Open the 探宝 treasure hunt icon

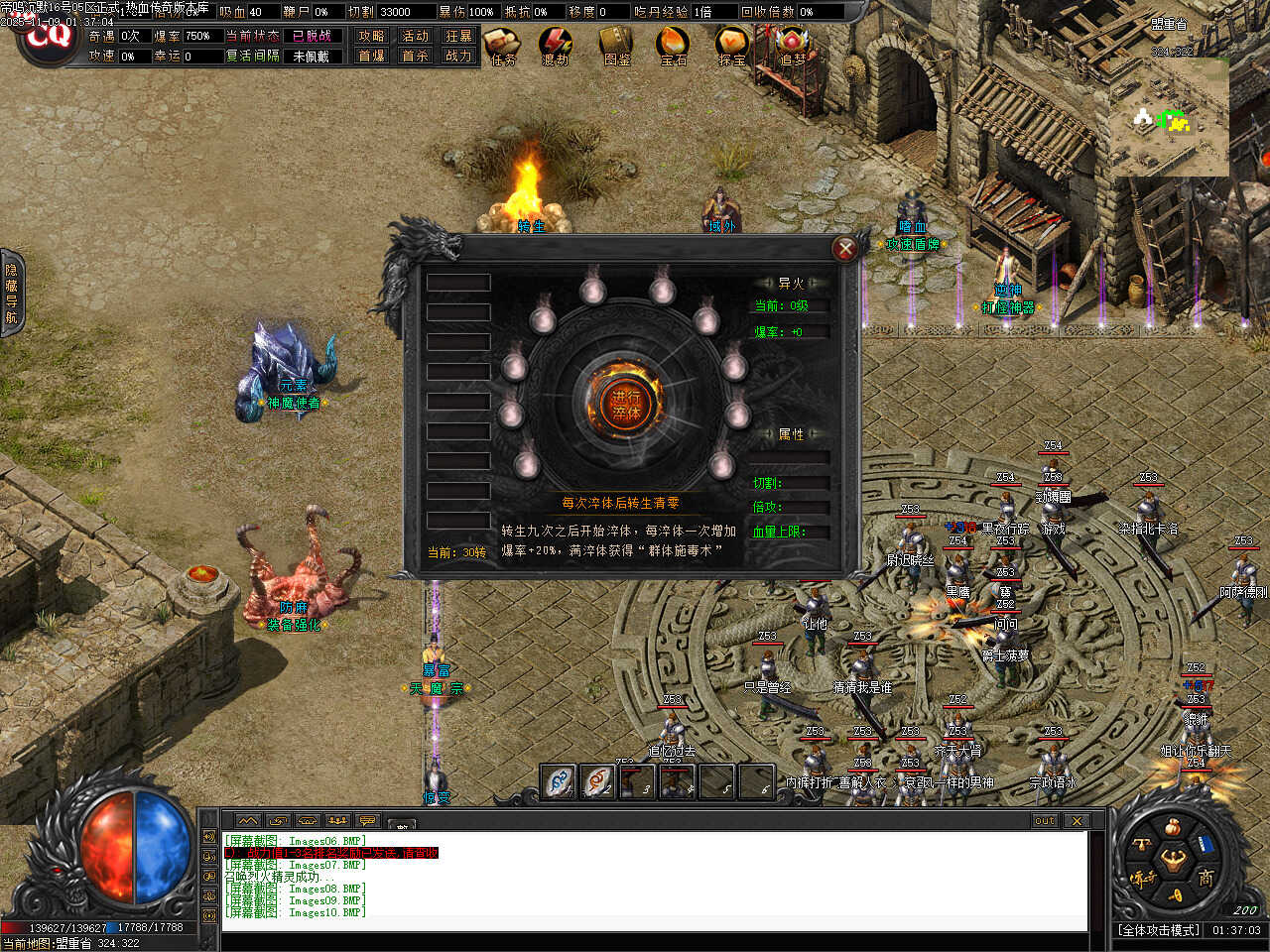pos(732,46)
